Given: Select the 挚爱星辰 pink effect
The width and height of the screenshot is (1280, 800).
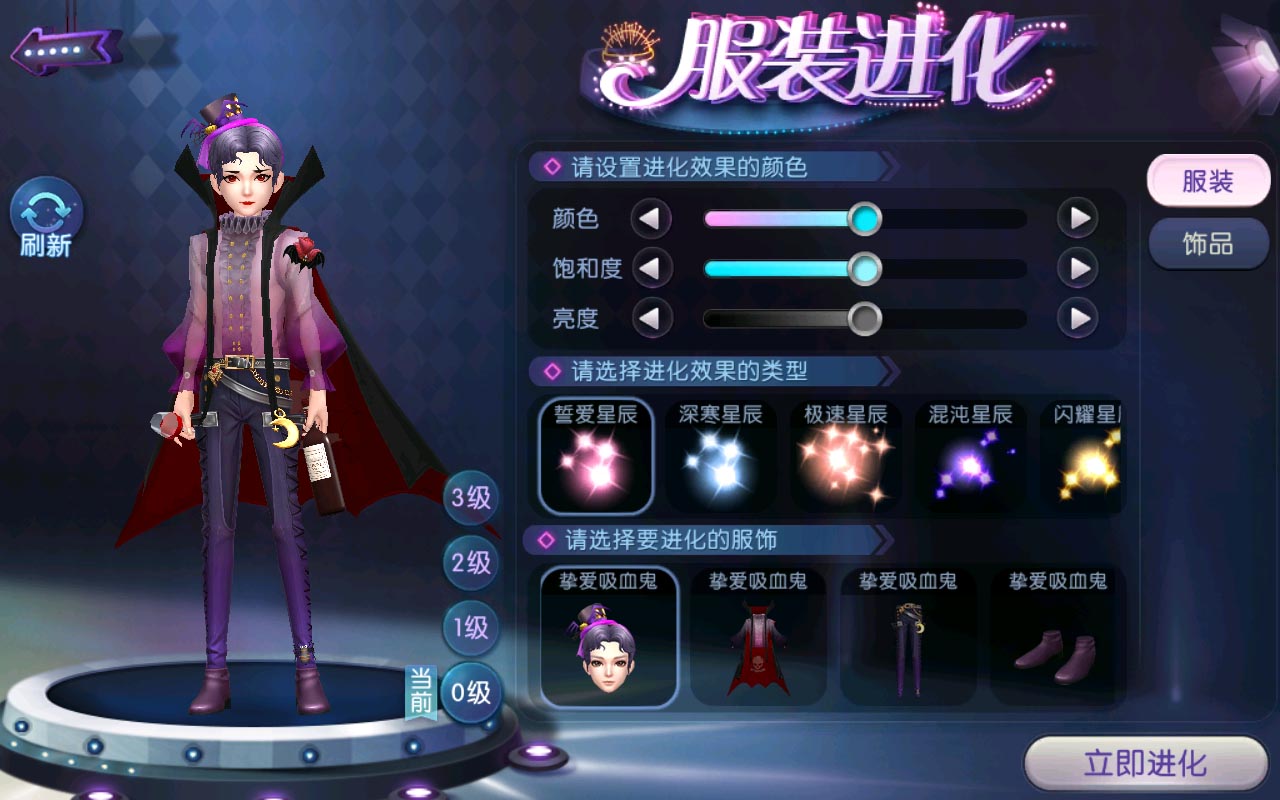Looking at the screenshot, I should click(x=596, y=457).
